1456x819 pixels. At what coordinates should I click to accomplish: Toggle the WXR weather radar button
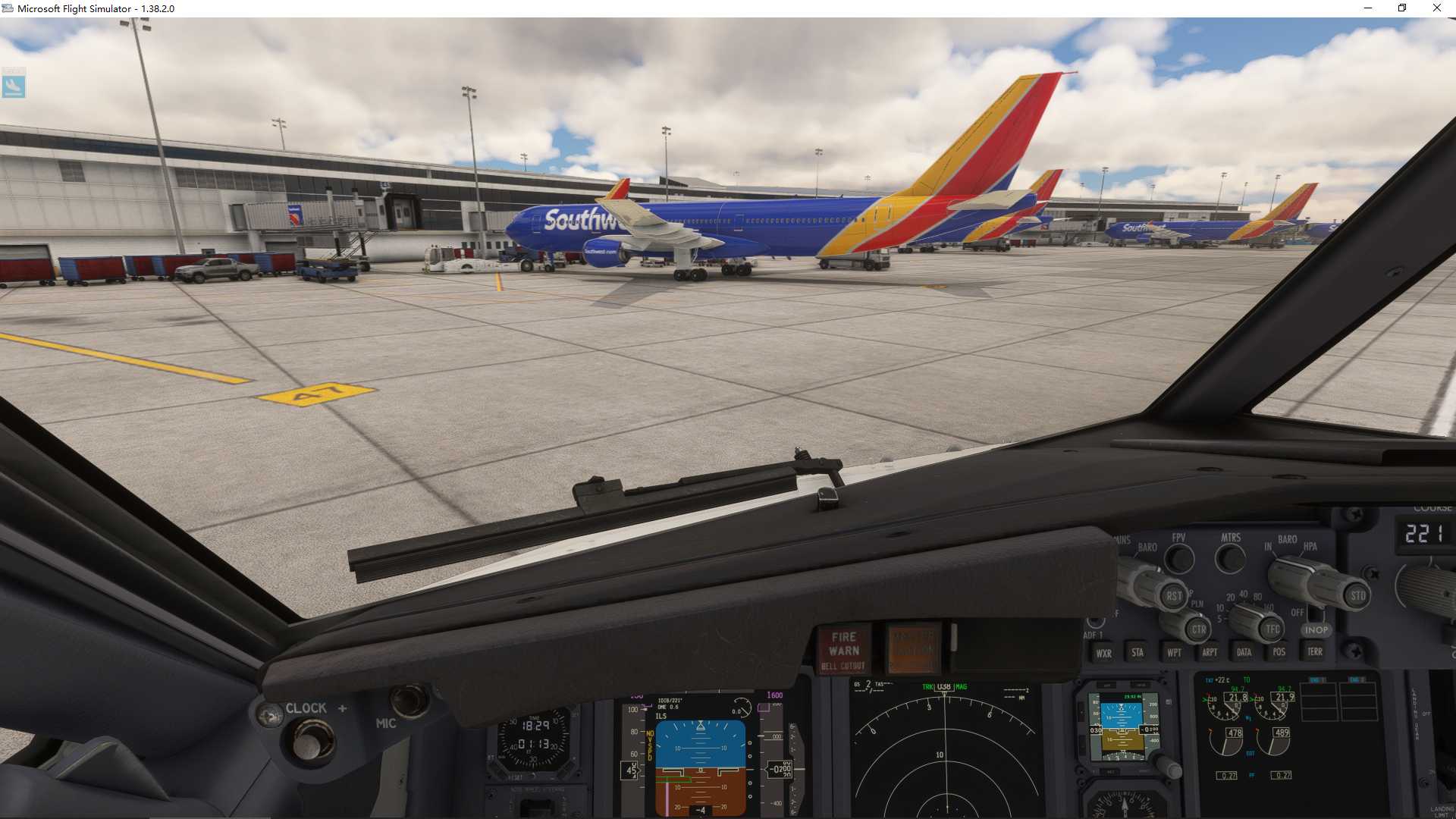pos(1103,653)
